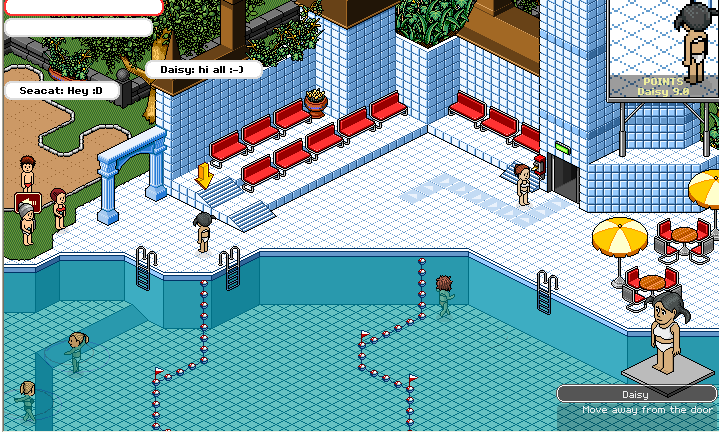
Task: Click the Daisy name plate
Action: tap(635, 394)
